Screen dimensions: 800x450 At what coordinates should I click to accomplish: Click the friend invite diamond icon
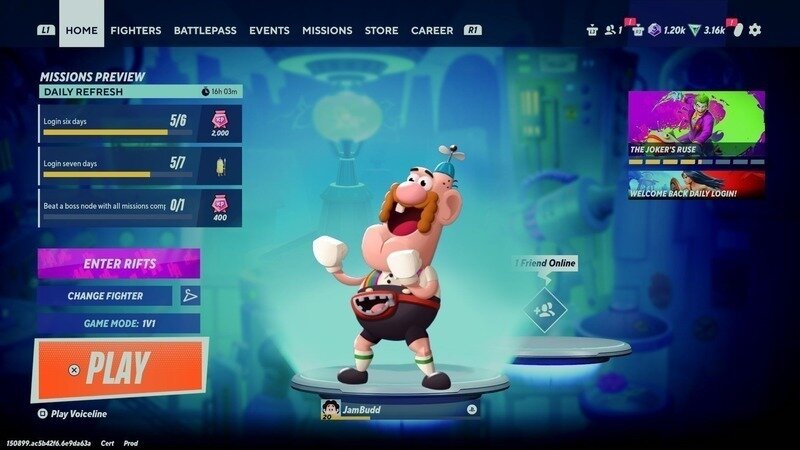pos(545,310)
